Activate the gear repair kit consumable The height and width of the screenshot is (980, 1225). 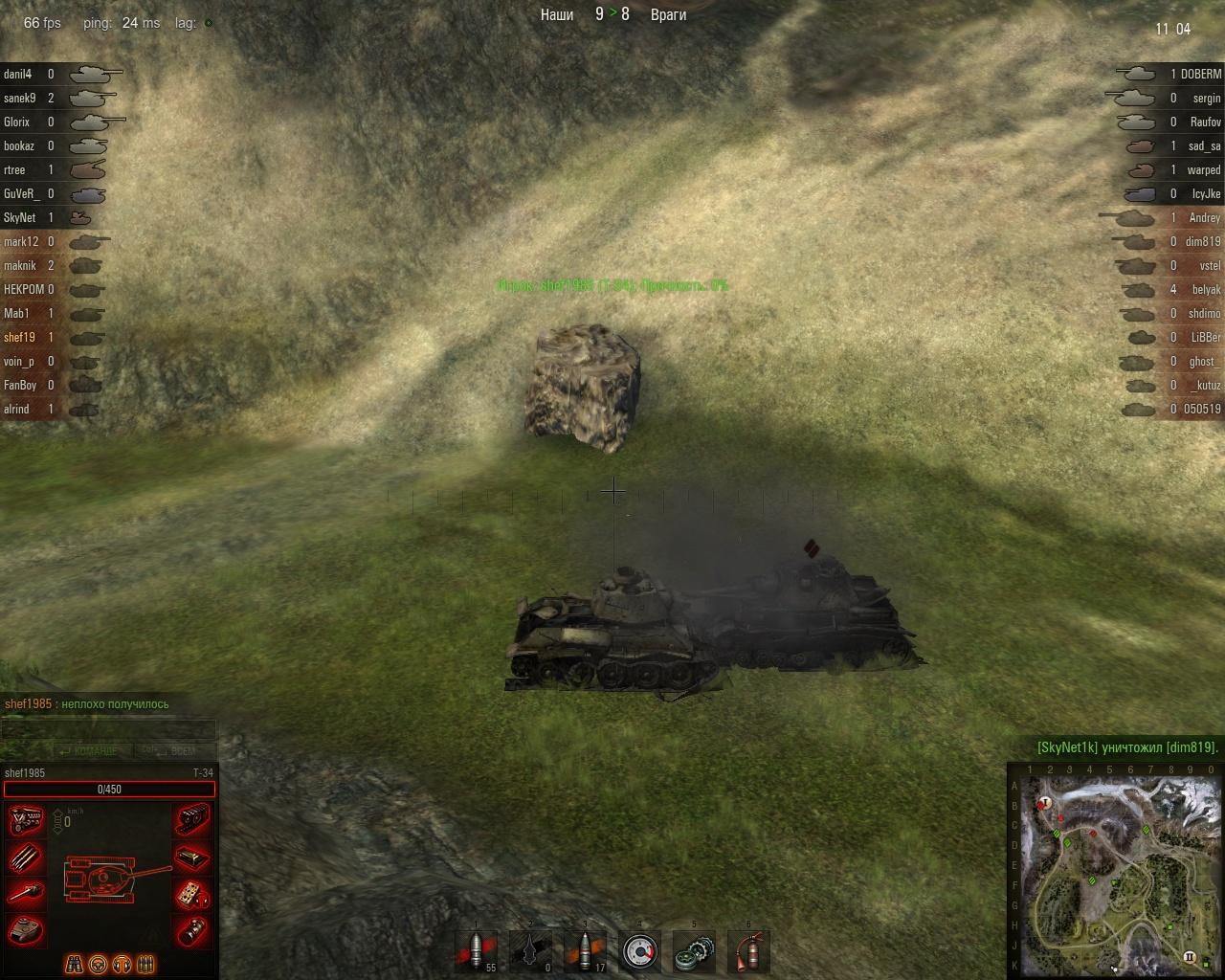[x=694, y=951]
